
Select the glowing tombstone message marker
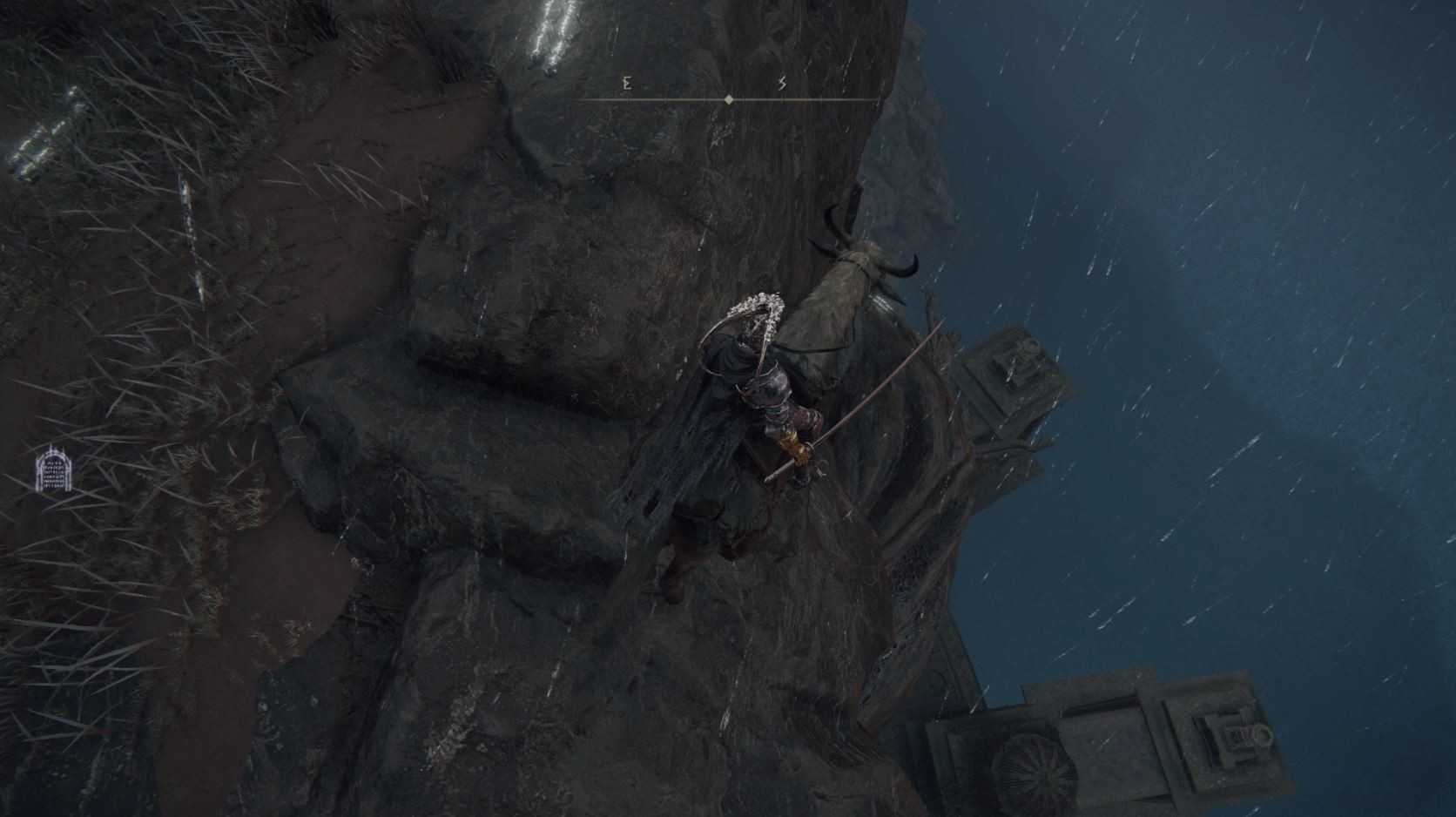53,471
